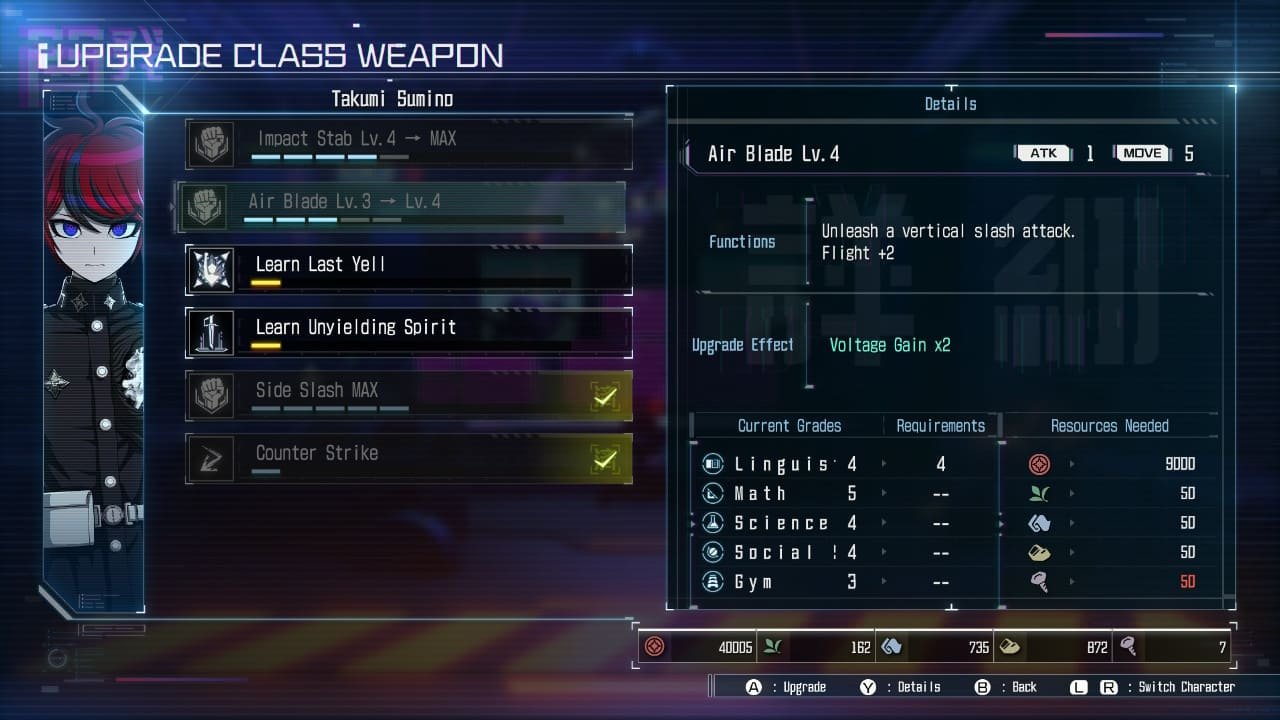Image resolution: width=1280 pixels, height=720 pixels.
Task: Select the leaf resource icon in the bottom bar
Action: [x=772, y=646]
